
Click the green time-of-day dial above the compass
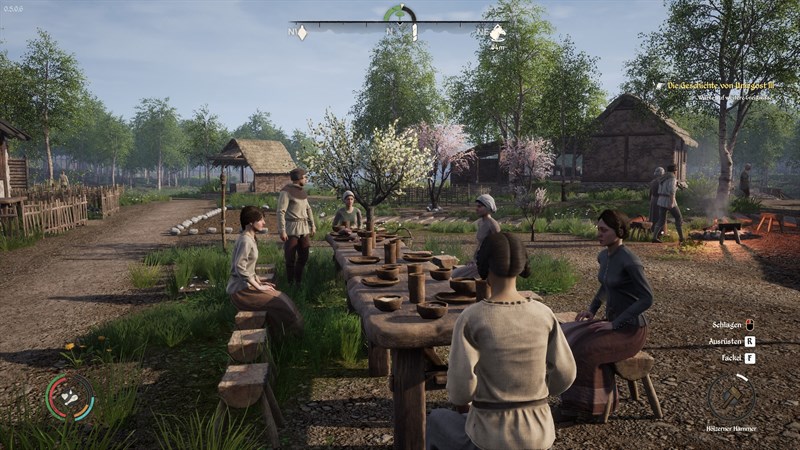click(x=399, y=13)
